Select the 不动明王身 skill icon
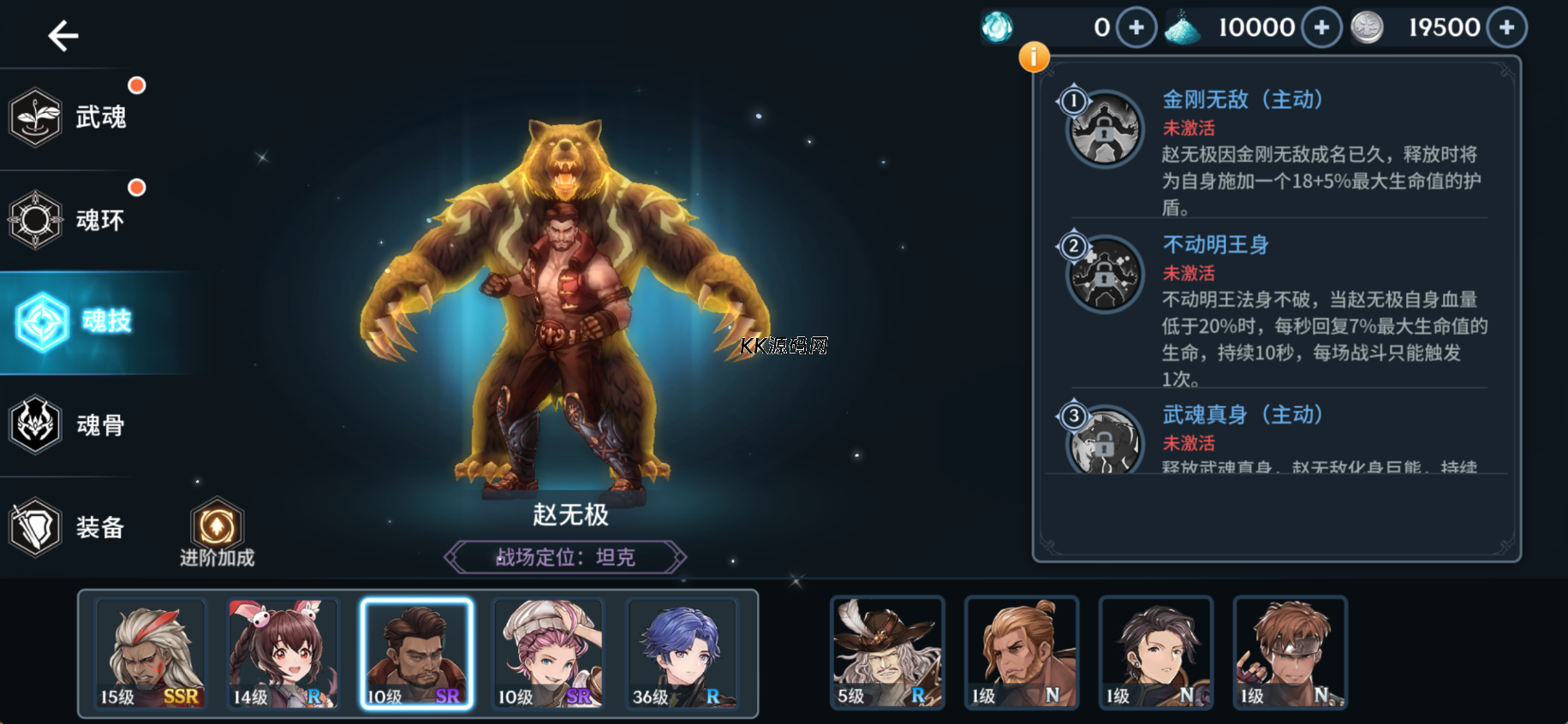The width and height of the screenshot is (1568, 724). 1105,275
